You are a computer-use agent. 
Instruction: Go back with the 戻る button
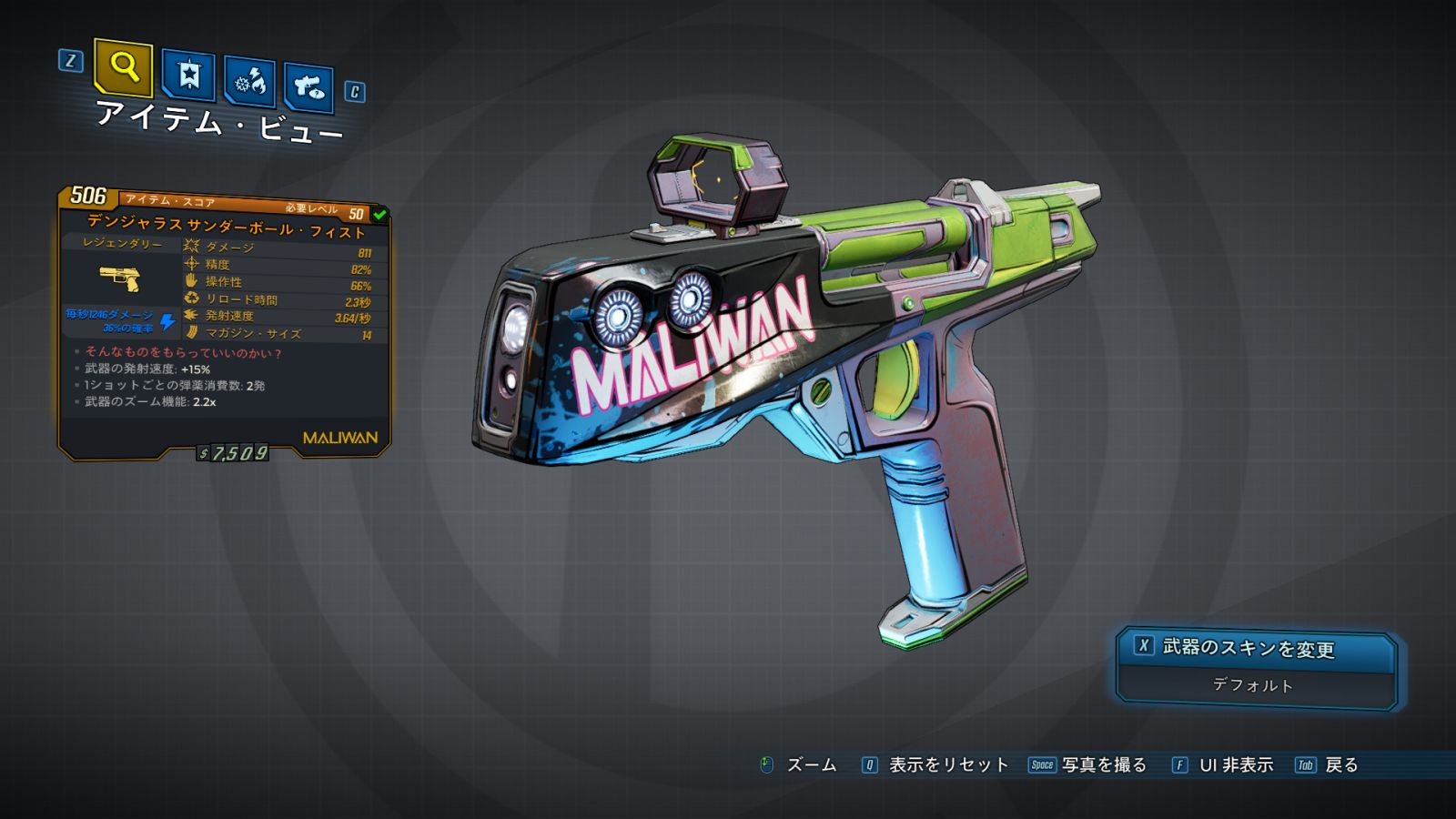1328,765
